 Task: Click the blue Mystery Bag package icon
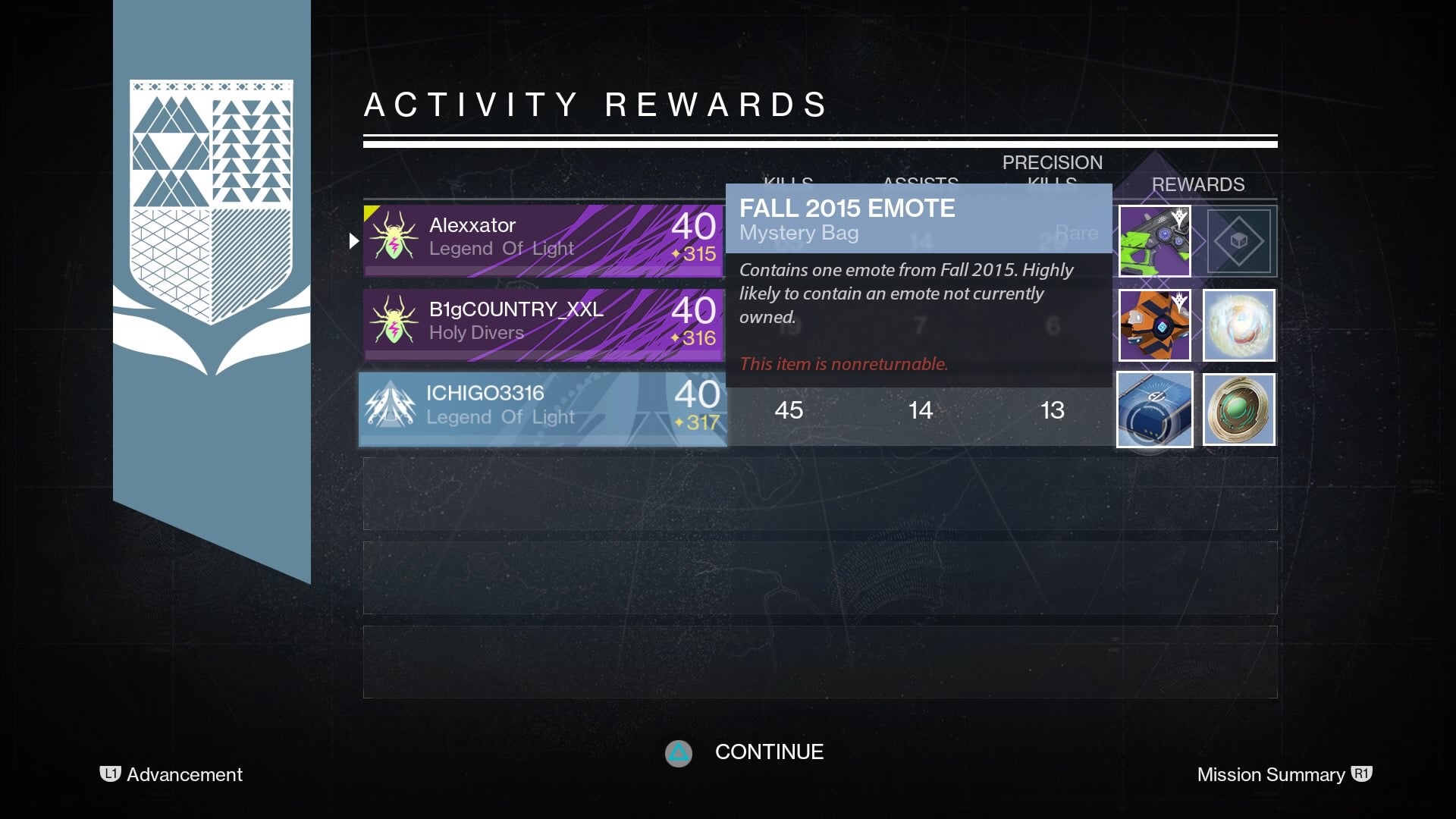(x=1155, y=409)
